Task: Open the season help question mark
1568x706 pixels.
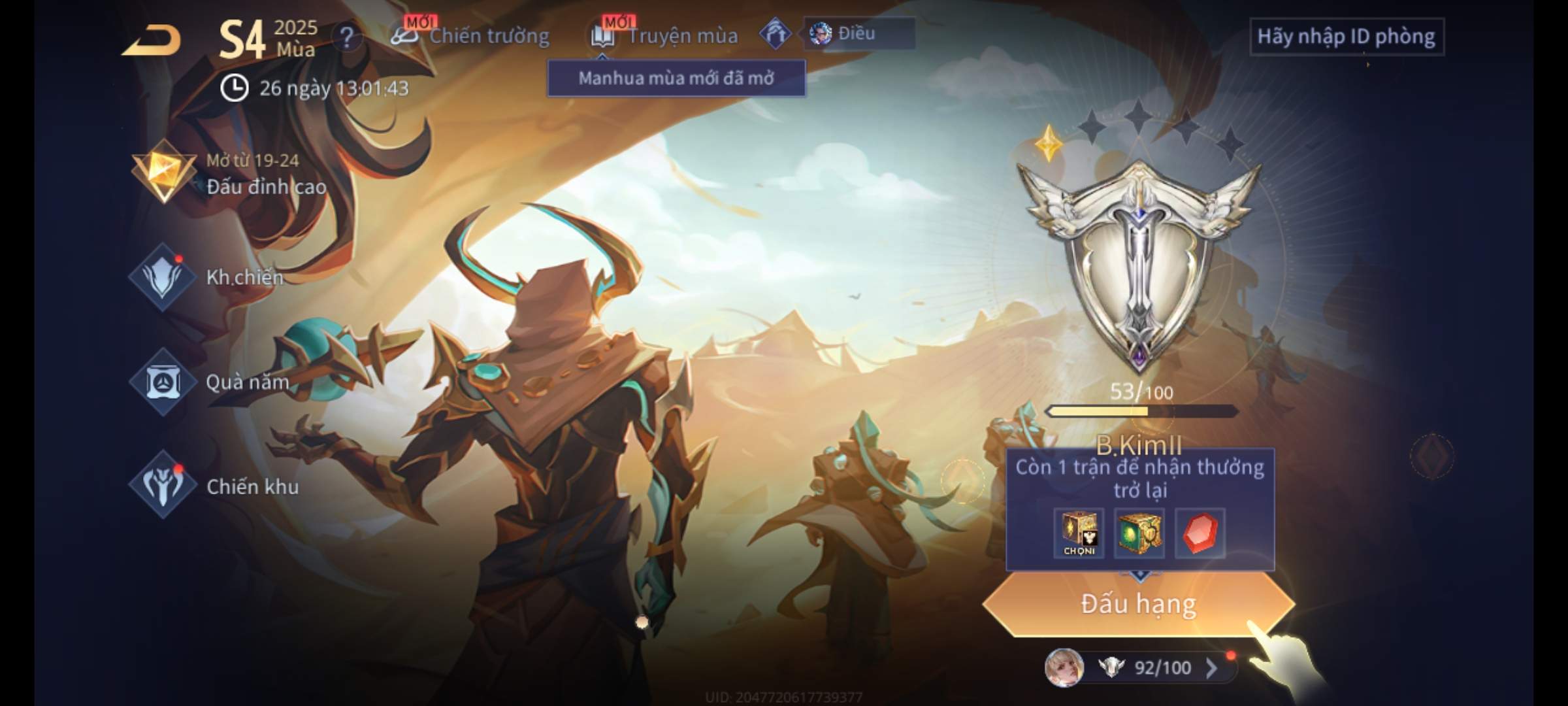Action: [346, 37]
